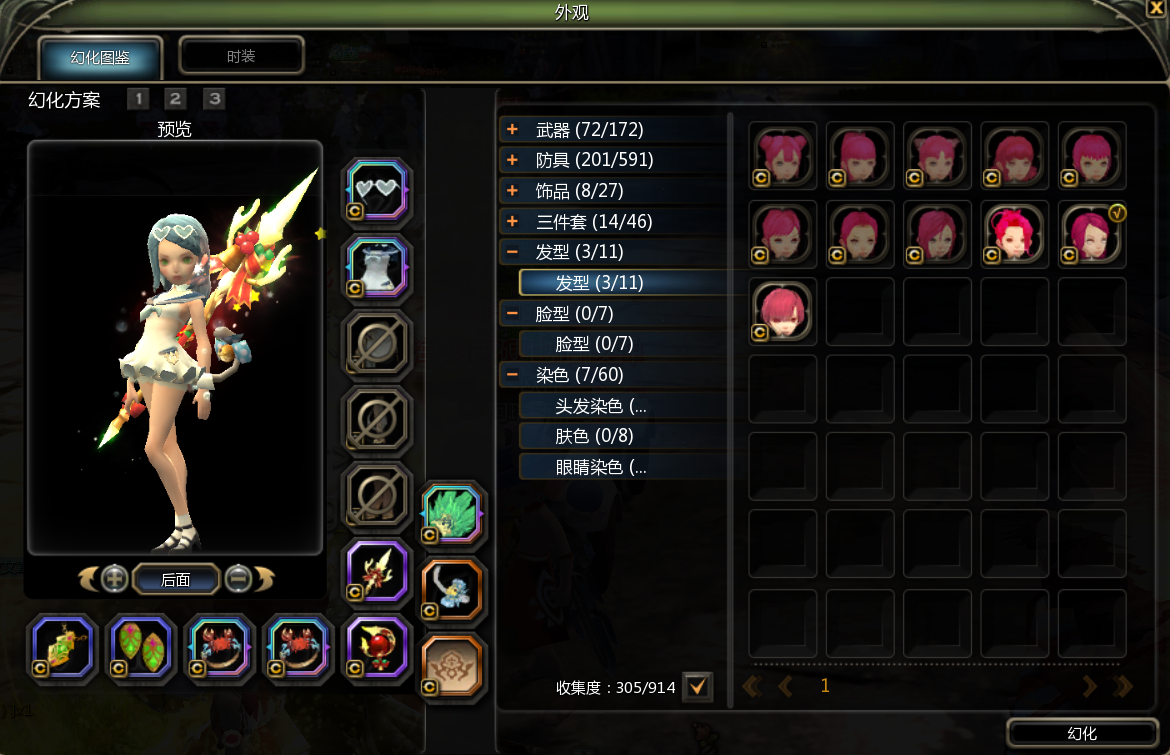Choose transmog scheme number 1

click(x=138, y=98)
